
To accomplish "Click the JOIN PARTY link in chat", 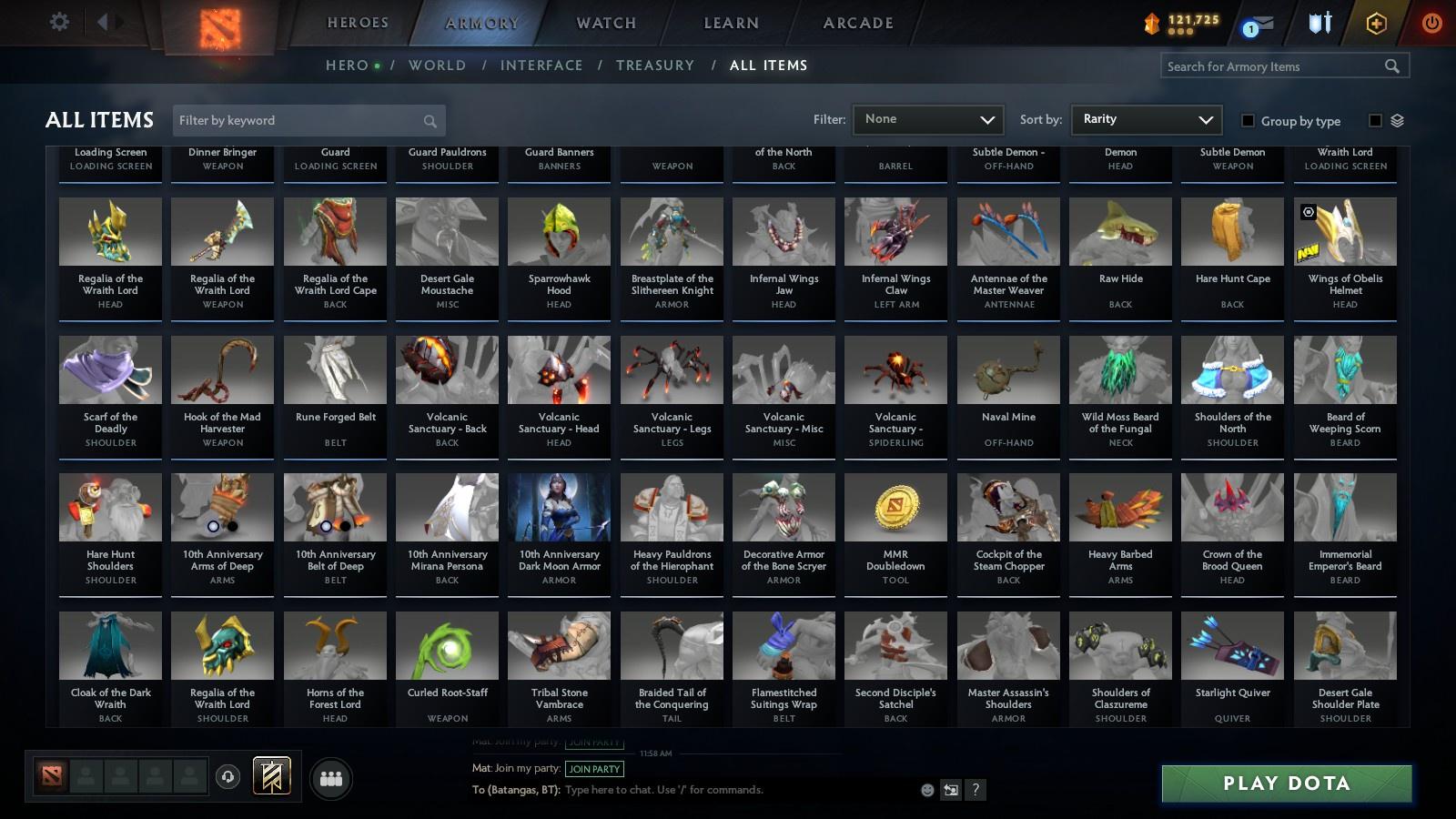I will tap(593, 769).
